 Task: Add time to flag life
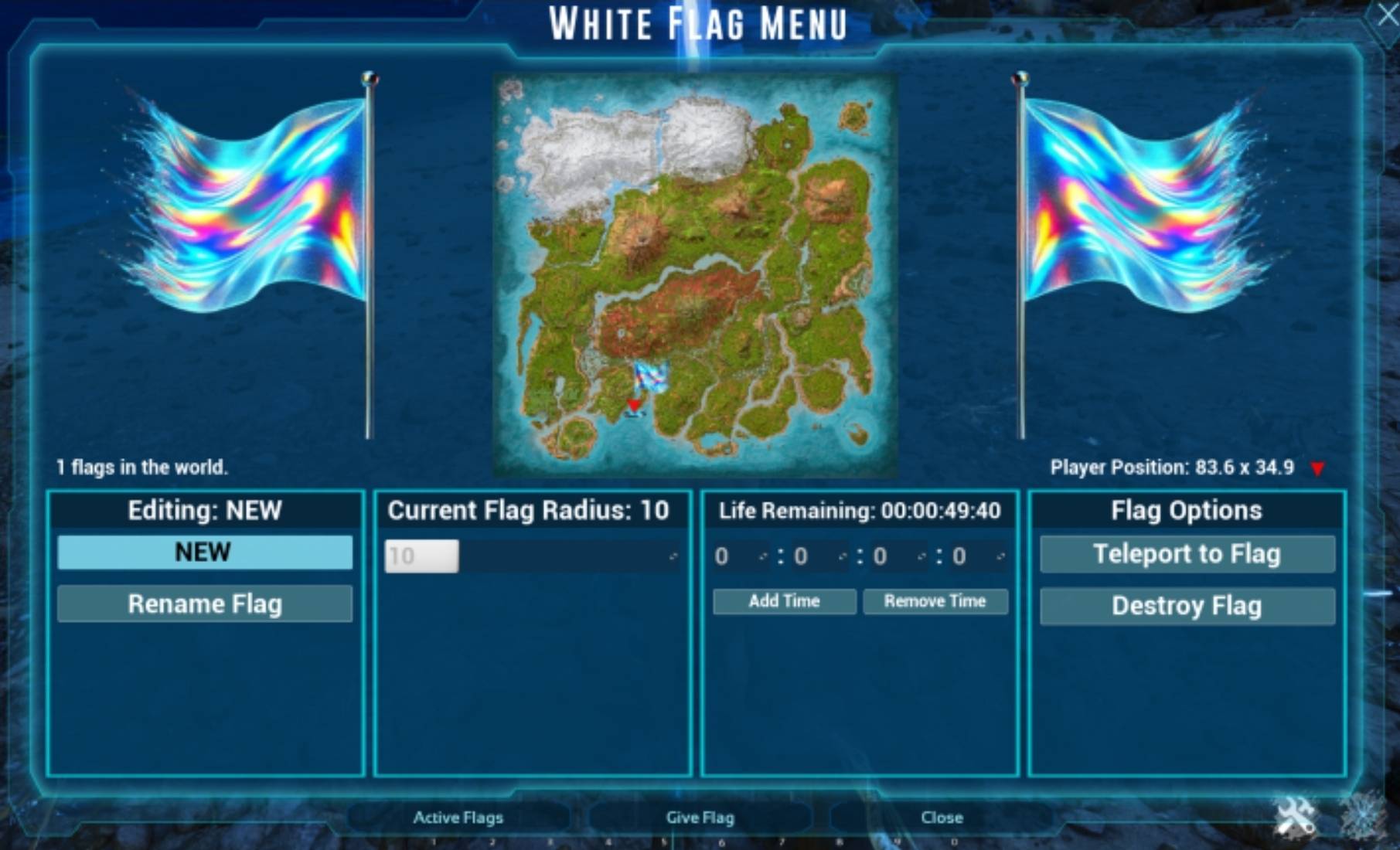[x=784, y=601]
